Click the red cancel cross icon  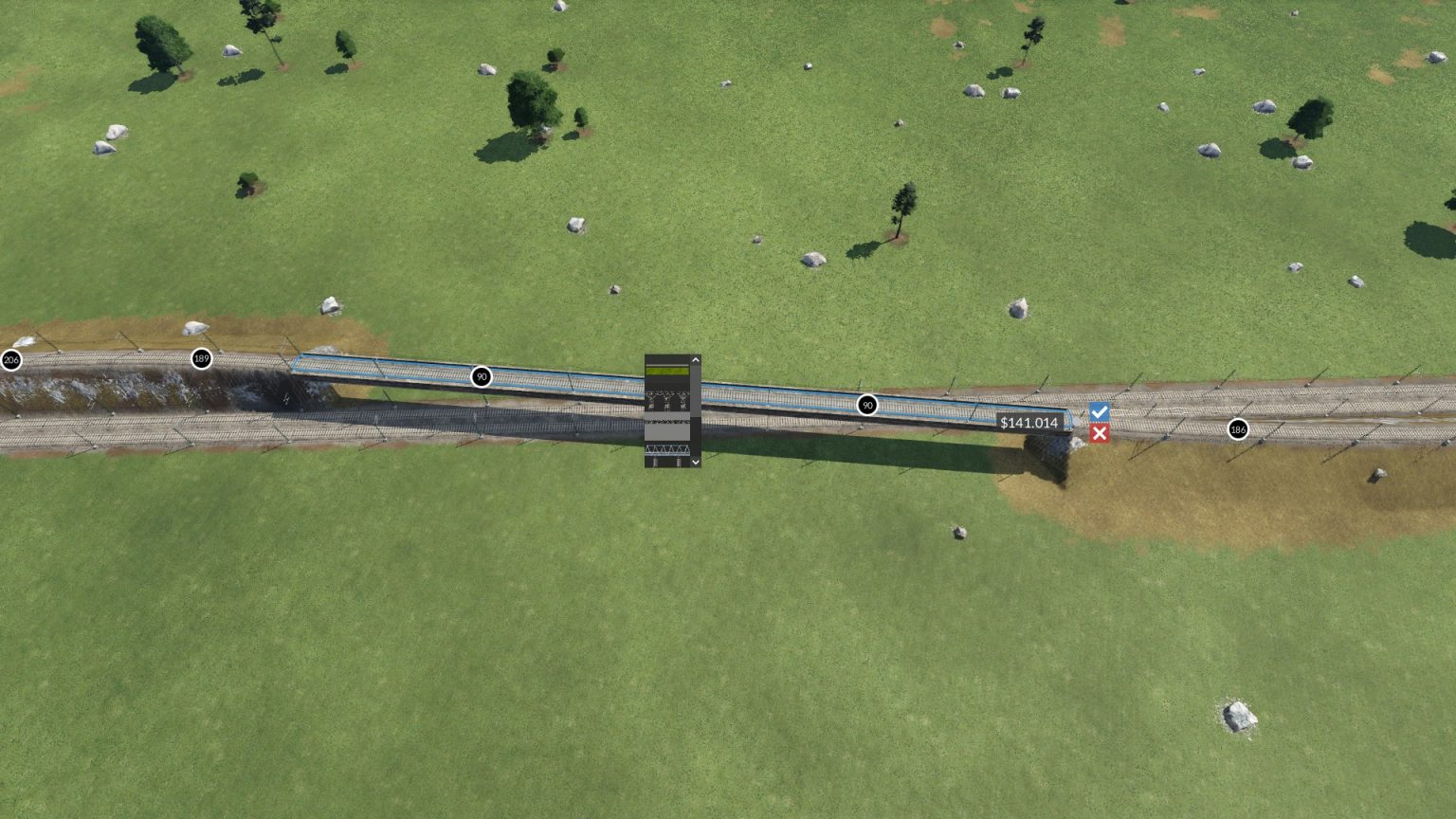point(1099,432)
